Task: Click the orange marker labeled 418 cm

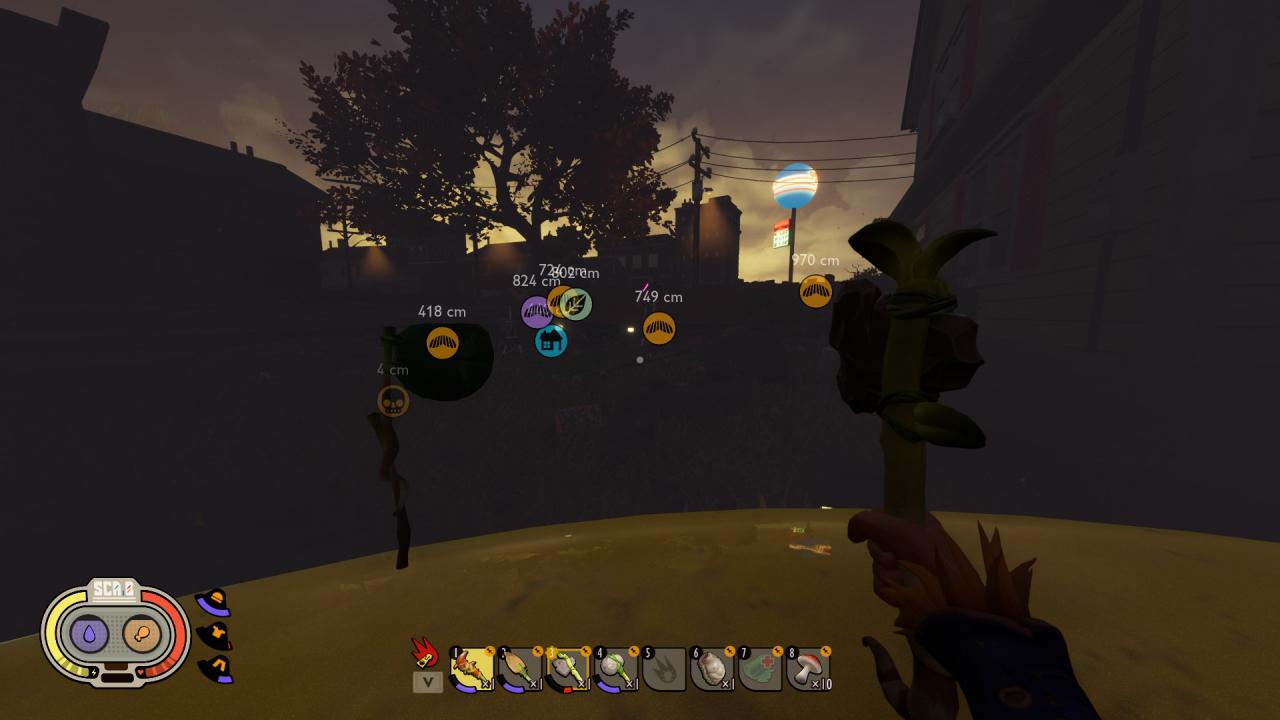Action: (x=442, y=343)
